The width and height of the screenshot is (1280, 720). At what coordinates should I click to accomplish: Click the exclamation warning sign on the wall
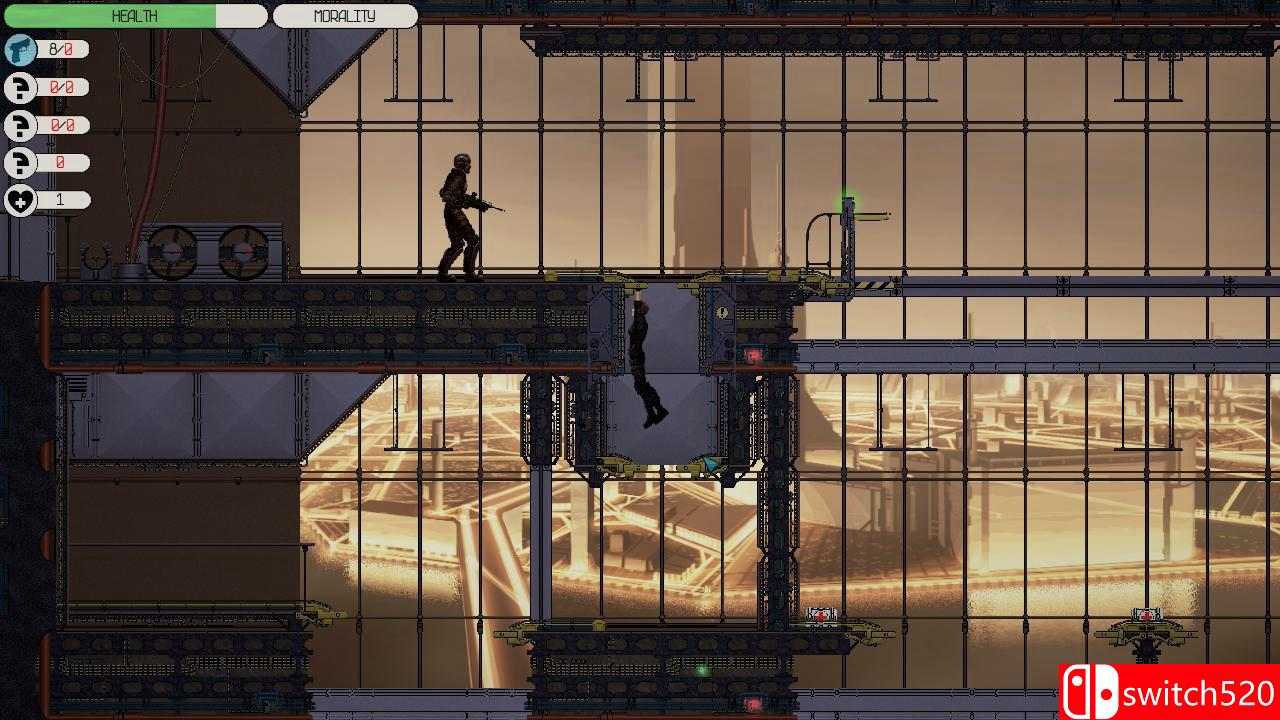722,313
